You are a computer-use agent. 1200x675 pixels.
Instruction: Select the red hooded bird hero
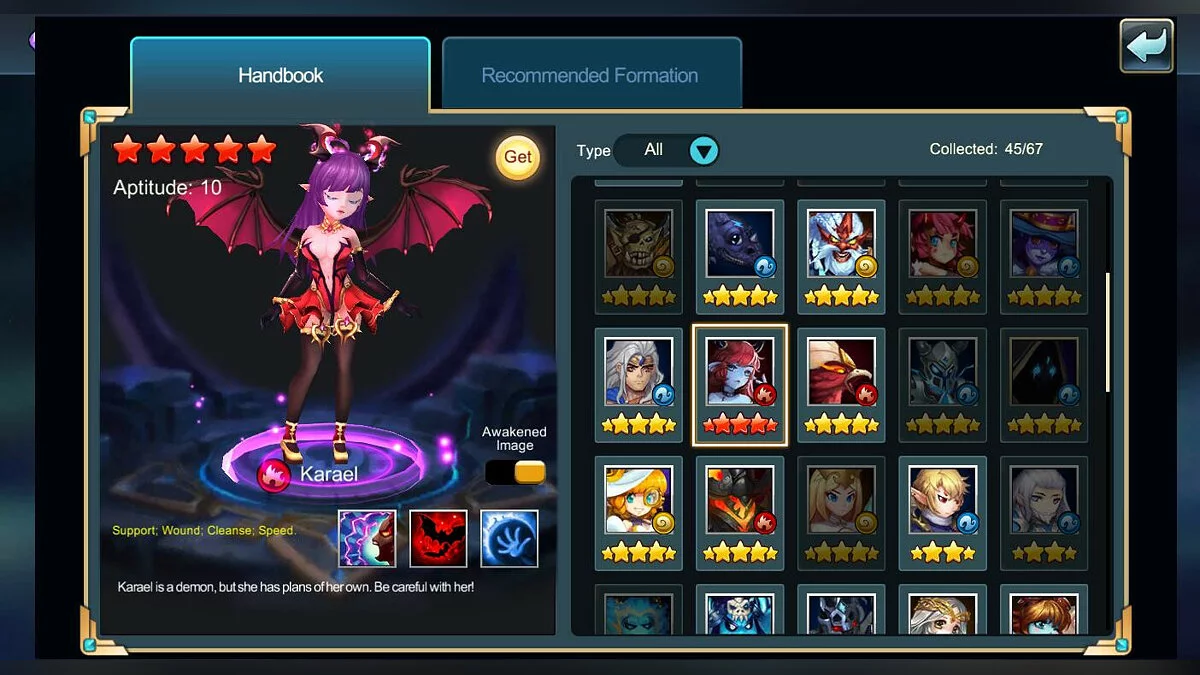point(841,371)
